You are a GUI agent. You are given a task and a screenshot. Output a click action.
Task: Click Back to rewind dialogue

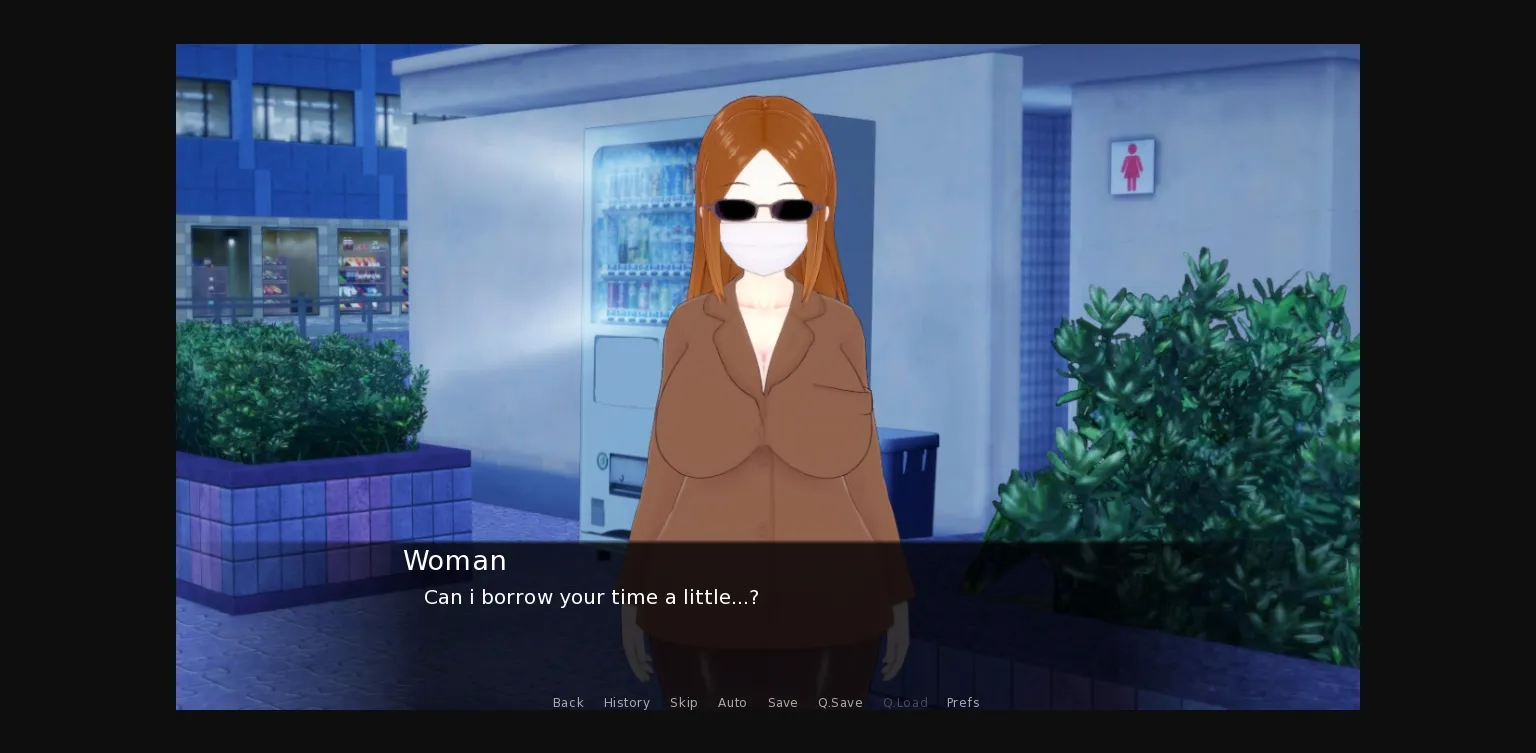point(568,703)
